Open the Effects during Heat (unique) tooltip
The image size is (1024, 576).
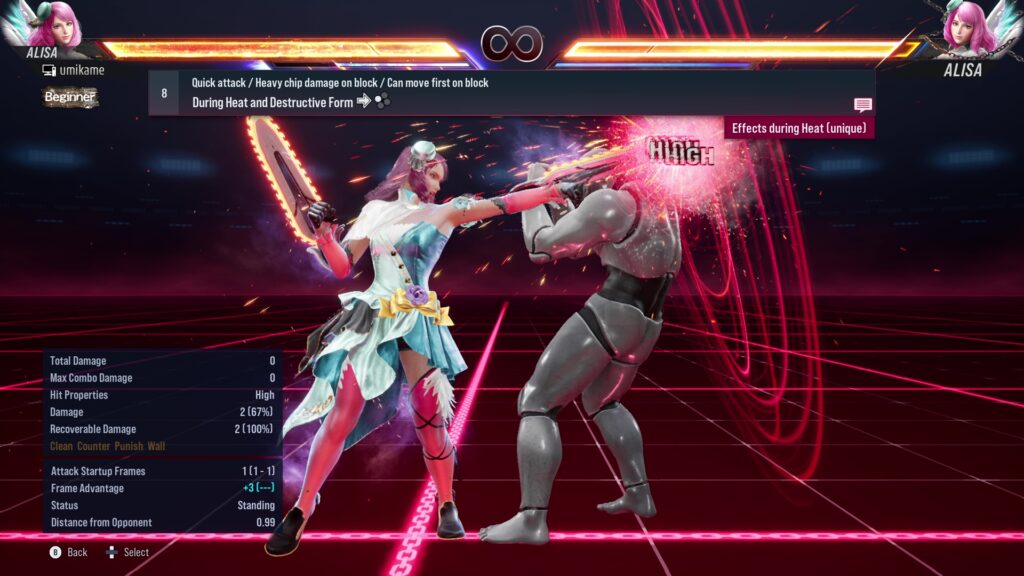coord(799,128)
